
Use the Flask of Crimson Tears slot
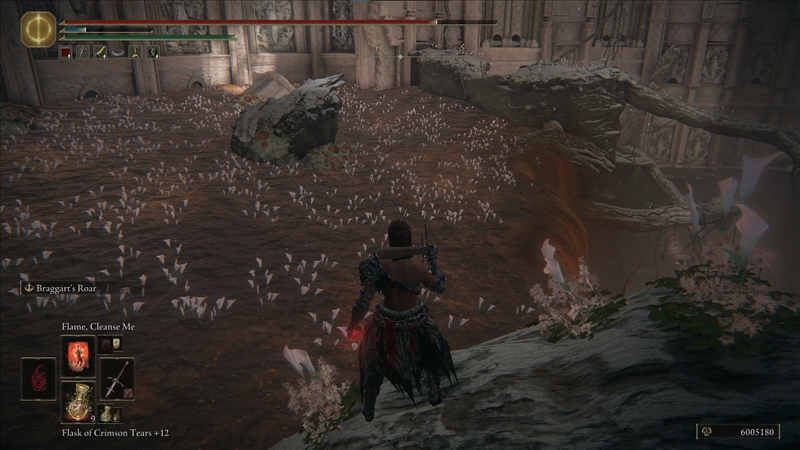pos(77,401)
